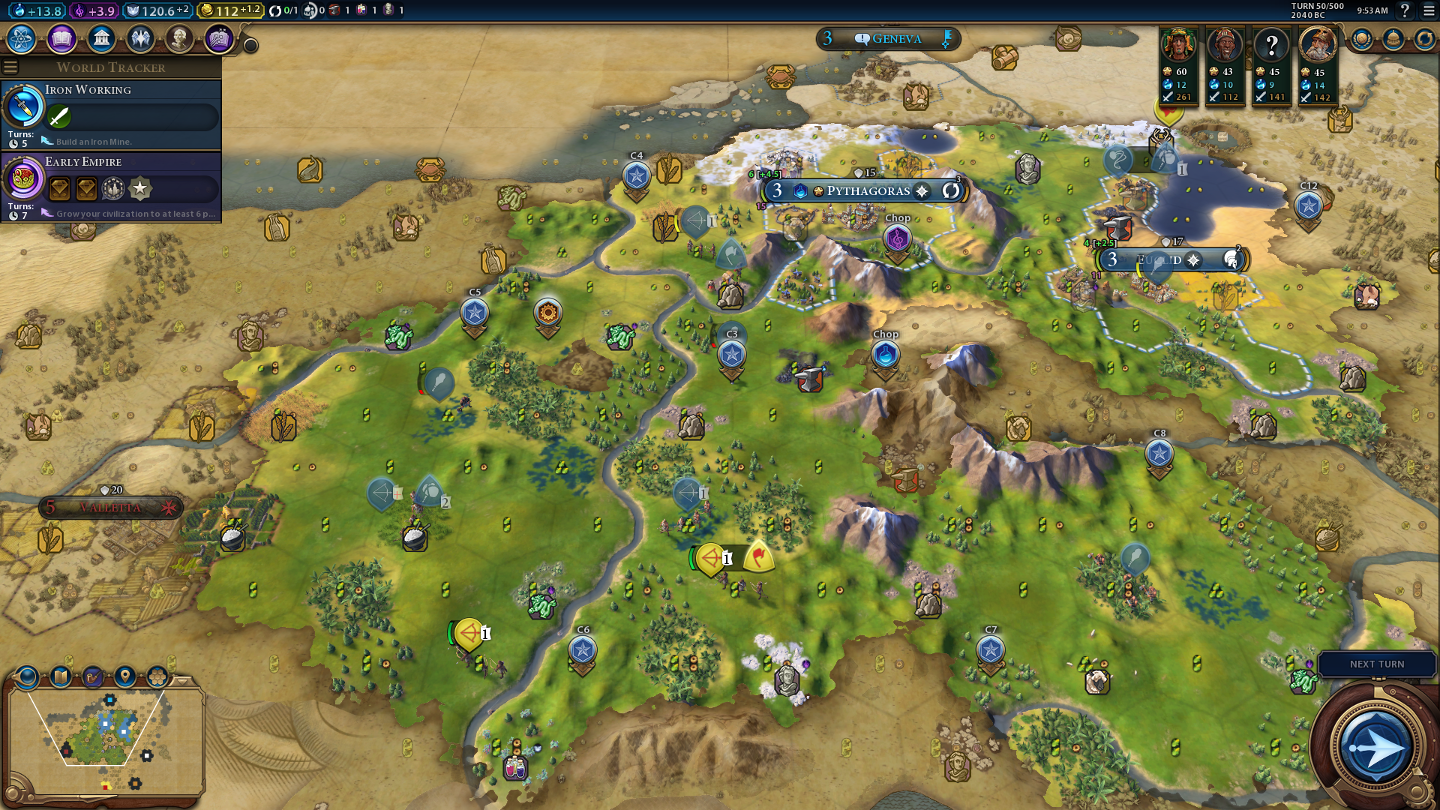The image size is (1440, 810).
Task: Open the City-States dome icon
Action: pyautogui.click(x=1393, y=39)
